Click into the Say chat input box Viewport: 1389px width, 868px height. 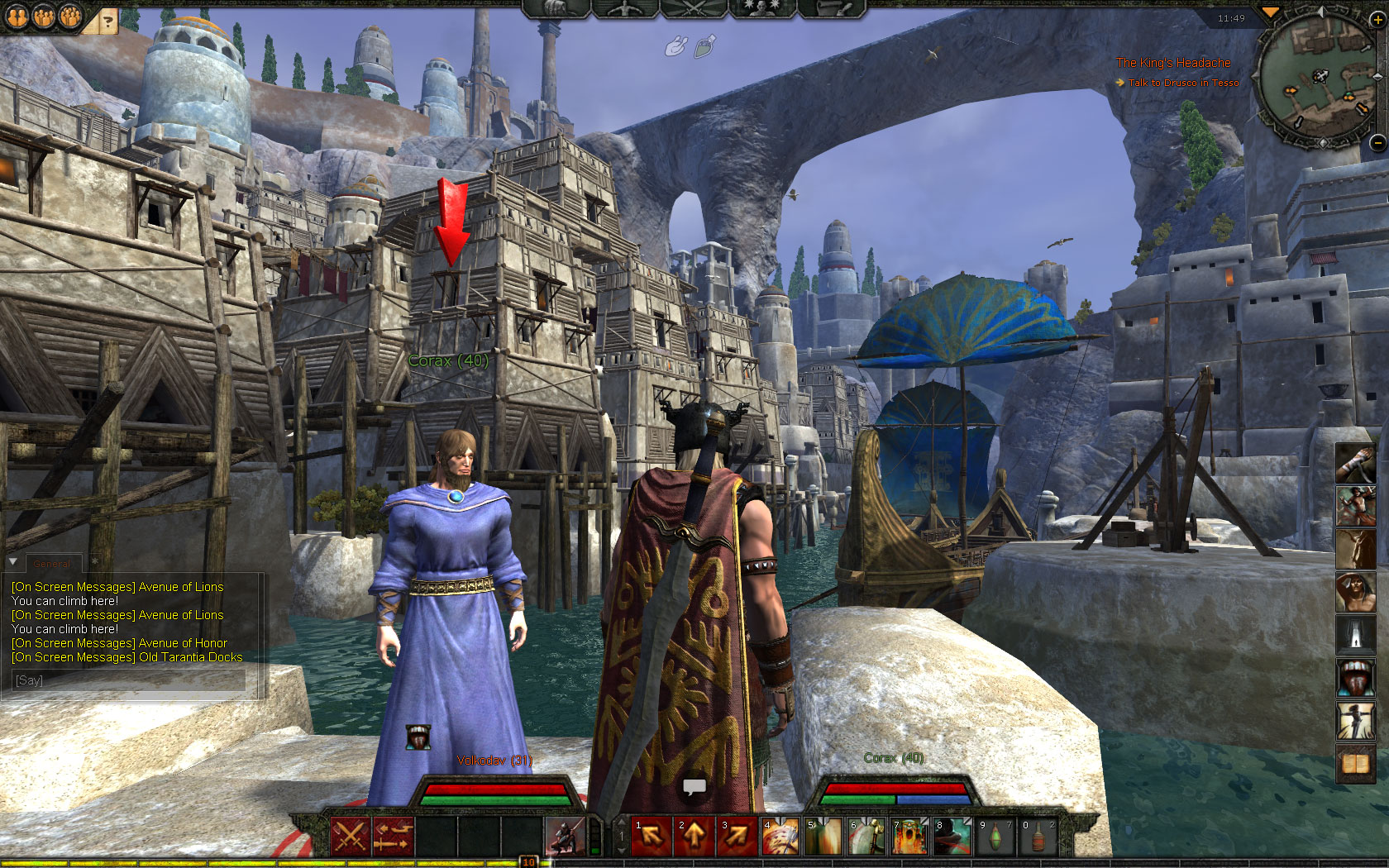[x=129, y=680]
